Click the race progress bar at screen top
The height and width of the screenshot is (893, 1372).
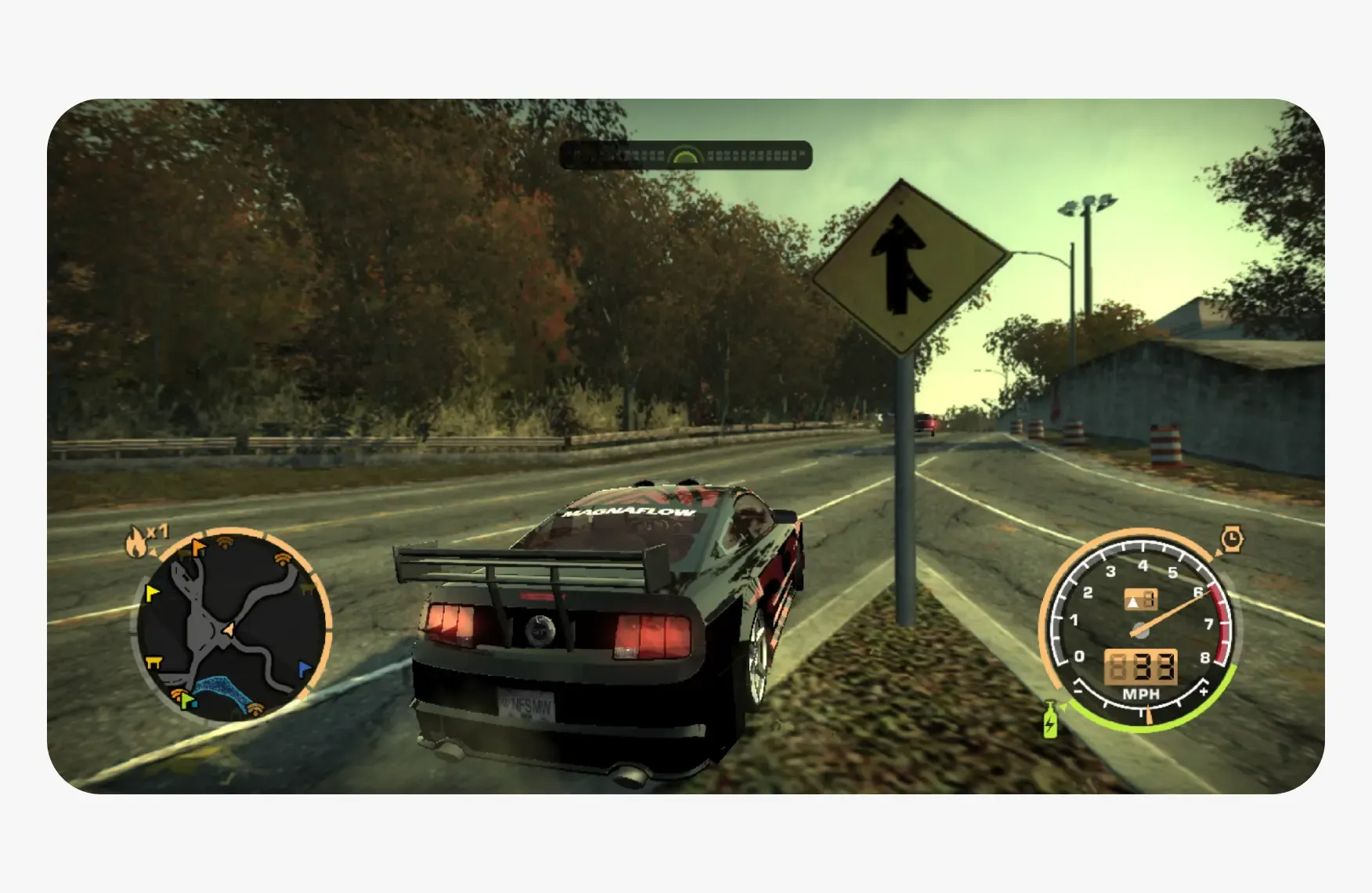(x=685, y=154)
